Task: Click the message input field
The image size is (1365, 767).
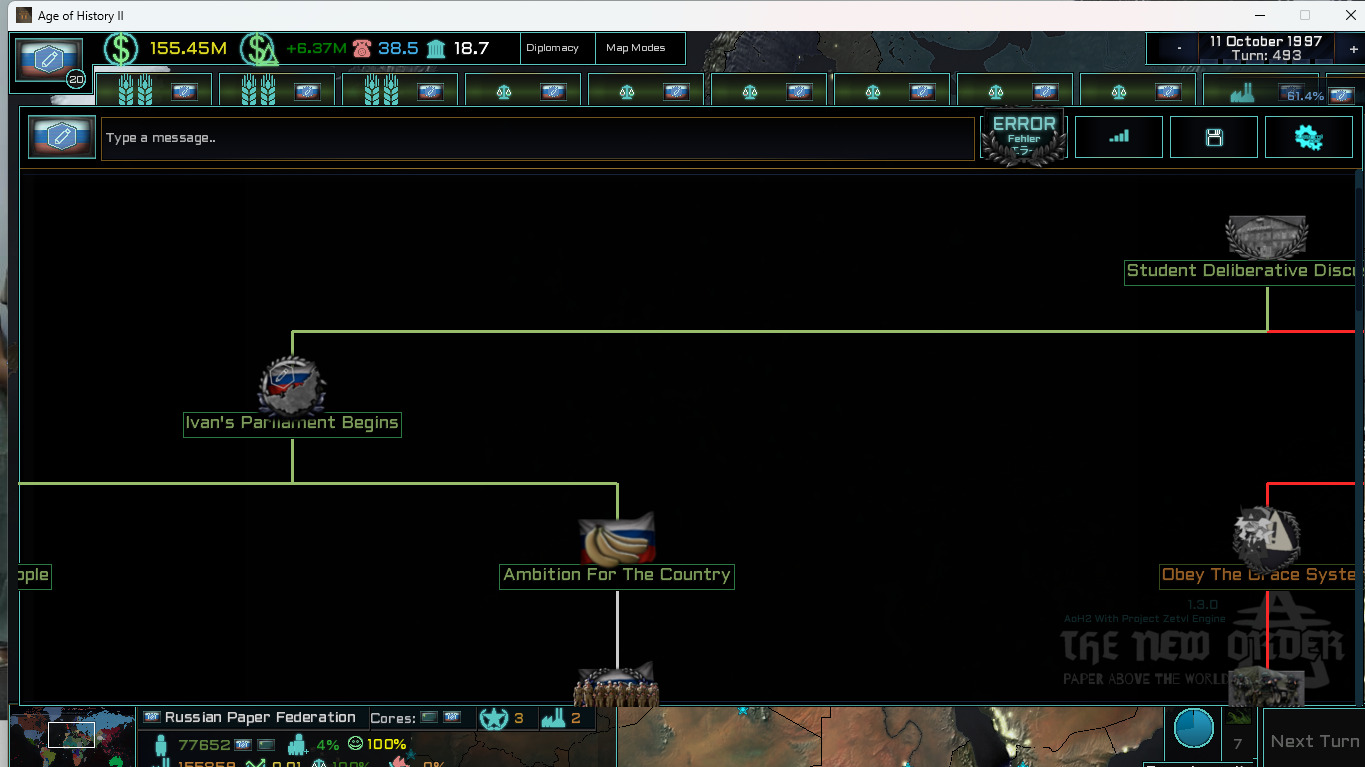Action: 537,138
